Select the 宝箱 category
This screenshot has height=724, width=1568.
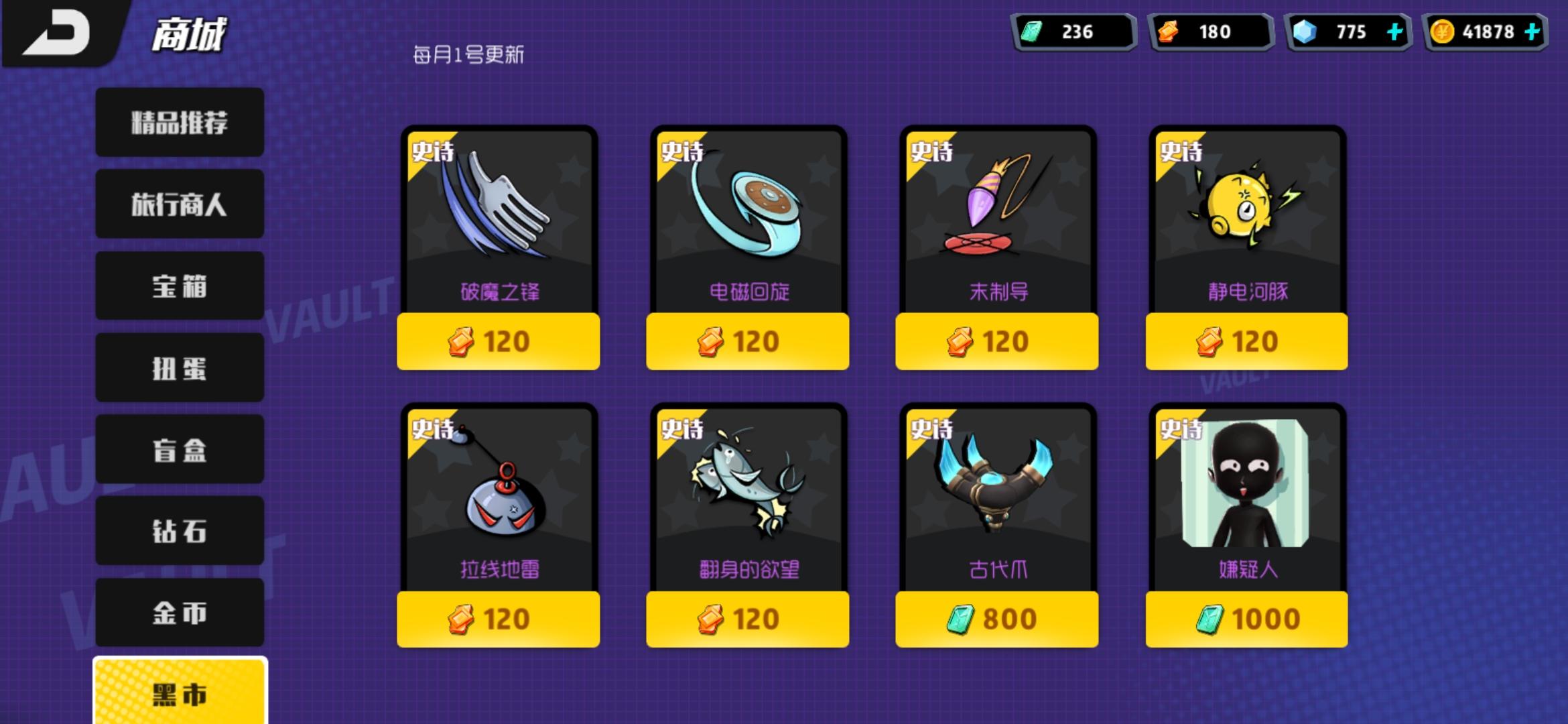click(179, 286)
